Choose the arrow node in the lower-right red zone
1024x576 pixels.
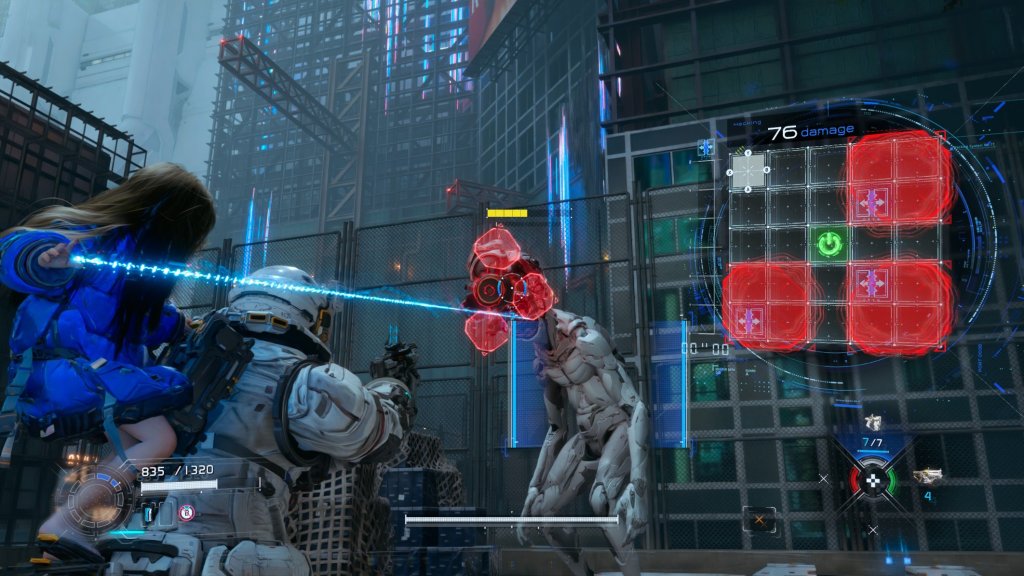tap(872, 281)
